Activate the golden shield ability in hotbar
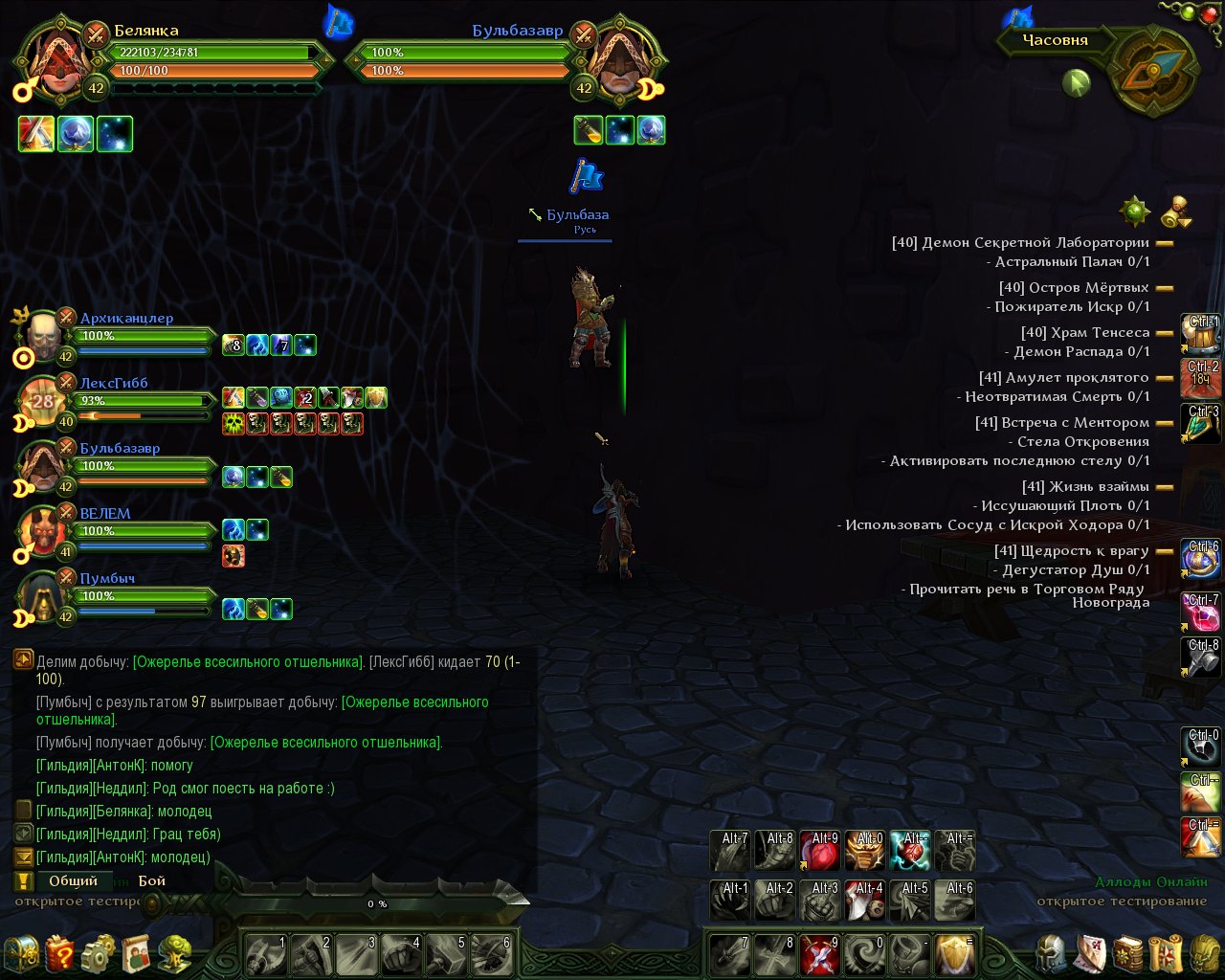 (x=954, y=954)
